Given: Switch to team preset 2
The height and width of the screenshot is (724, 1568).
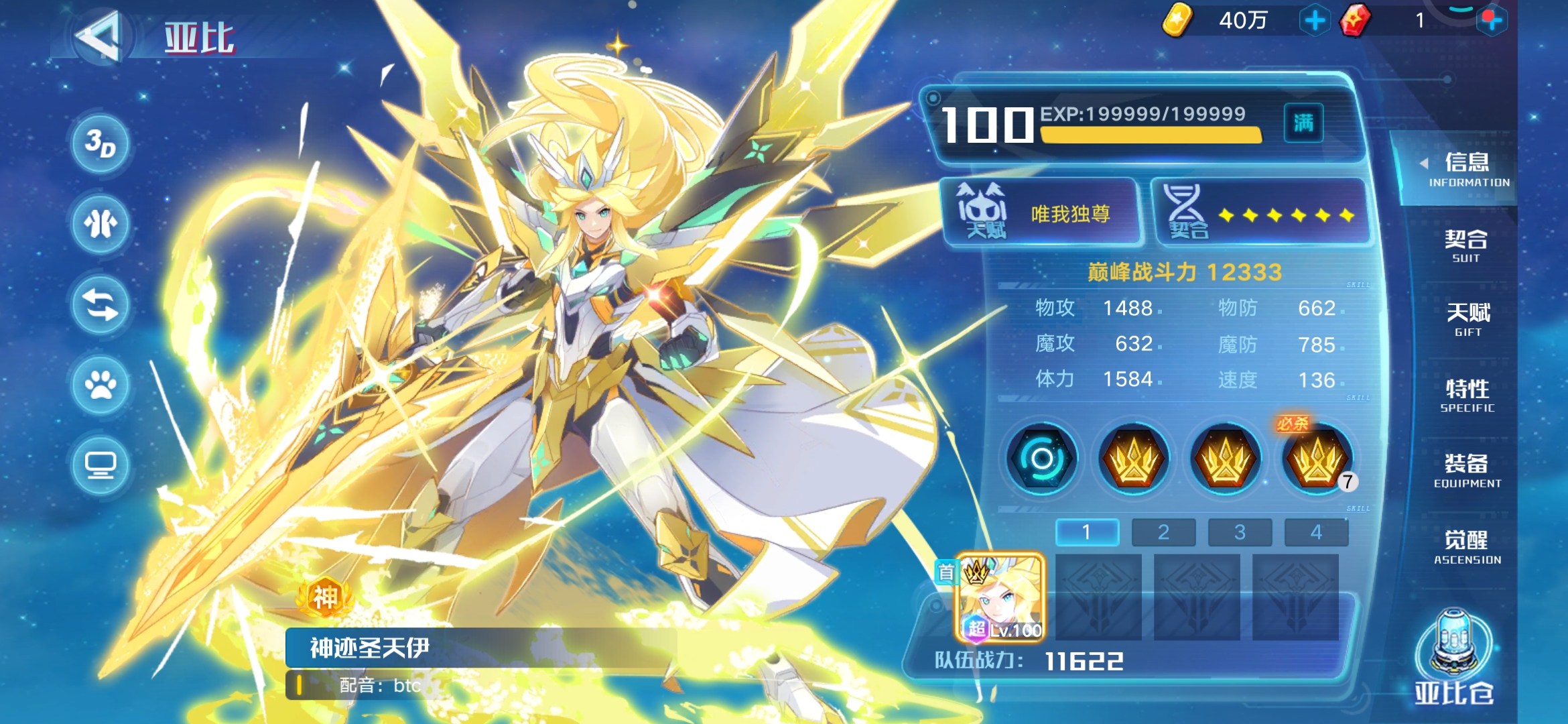Looking at the screenshot, I should pos(1163,532).
